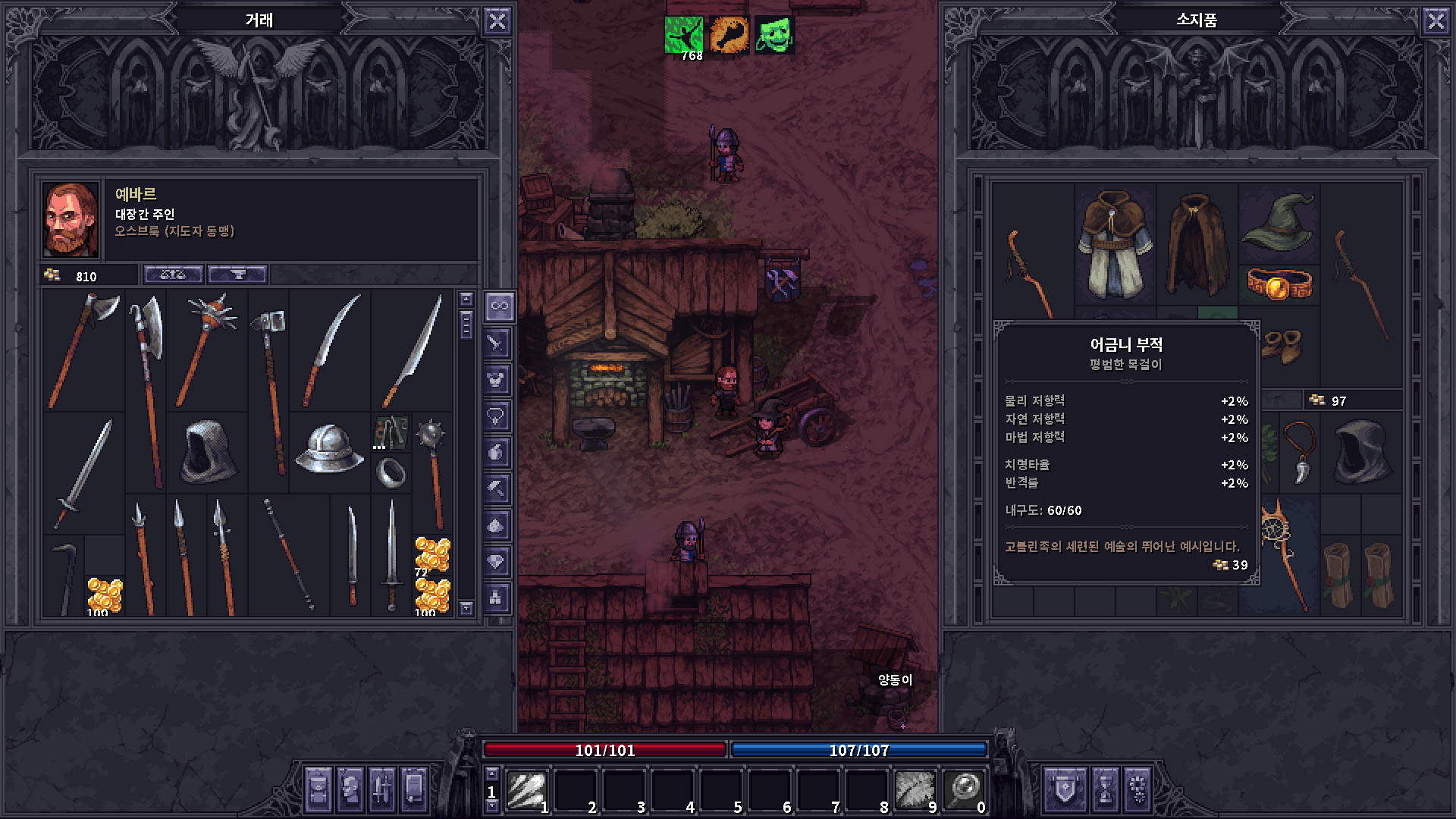
Task: Click the balance scales button beside merchant gold
Action: (x=174, y=275)
